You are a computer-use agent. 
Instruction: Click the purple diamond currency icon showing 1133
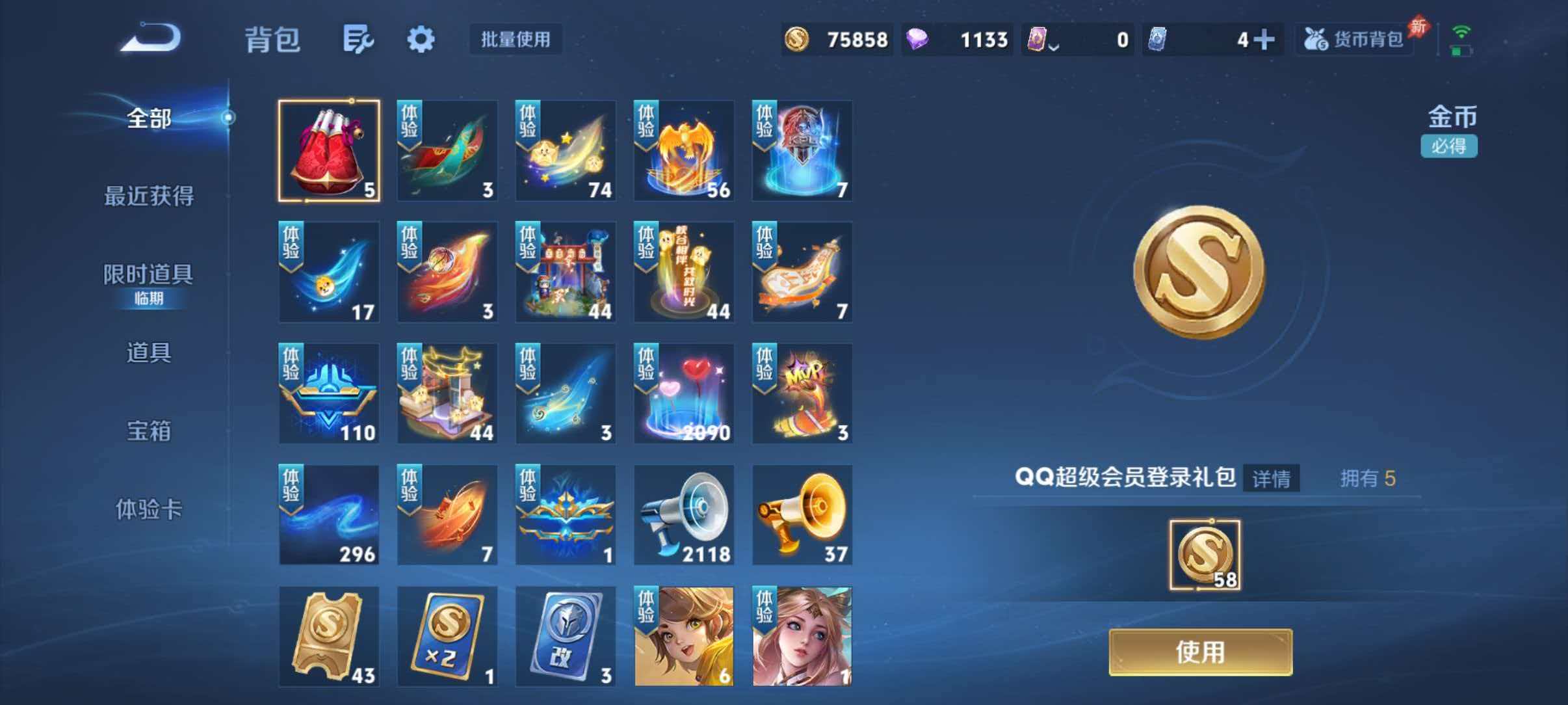point(917,39)
